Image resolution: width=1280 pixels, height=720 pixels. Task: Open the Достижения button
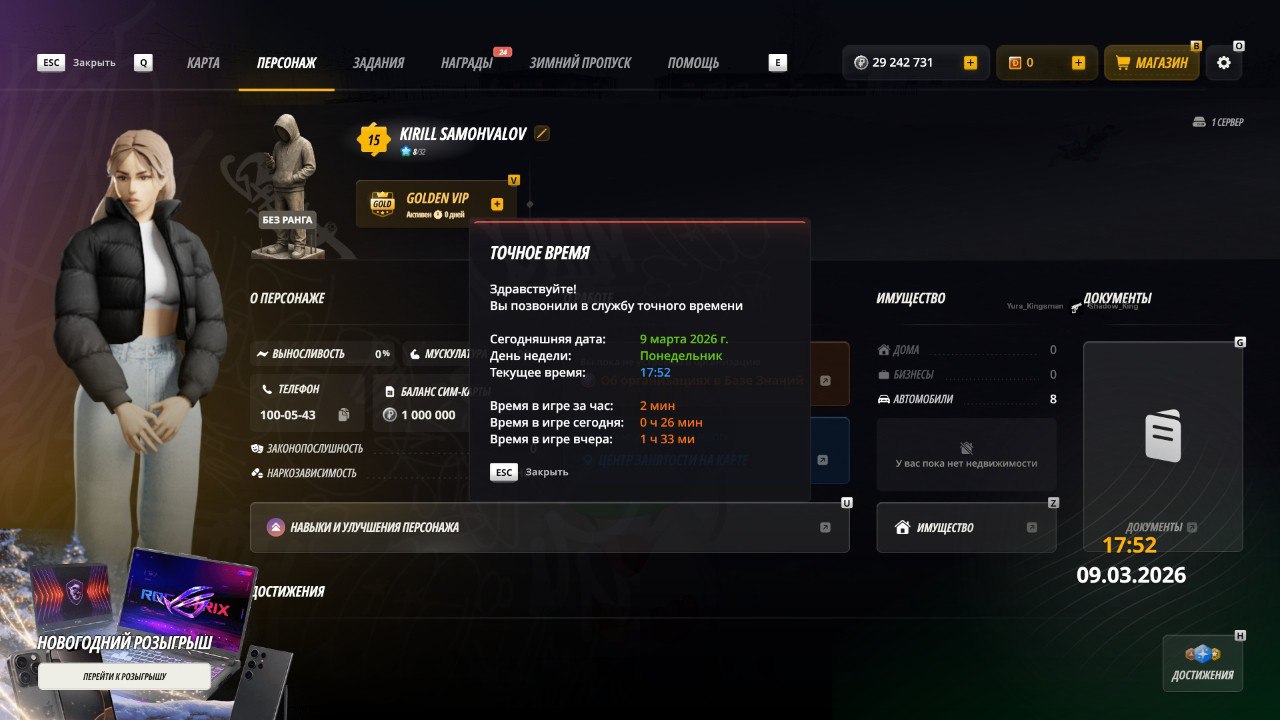(x=1202, y=663)
